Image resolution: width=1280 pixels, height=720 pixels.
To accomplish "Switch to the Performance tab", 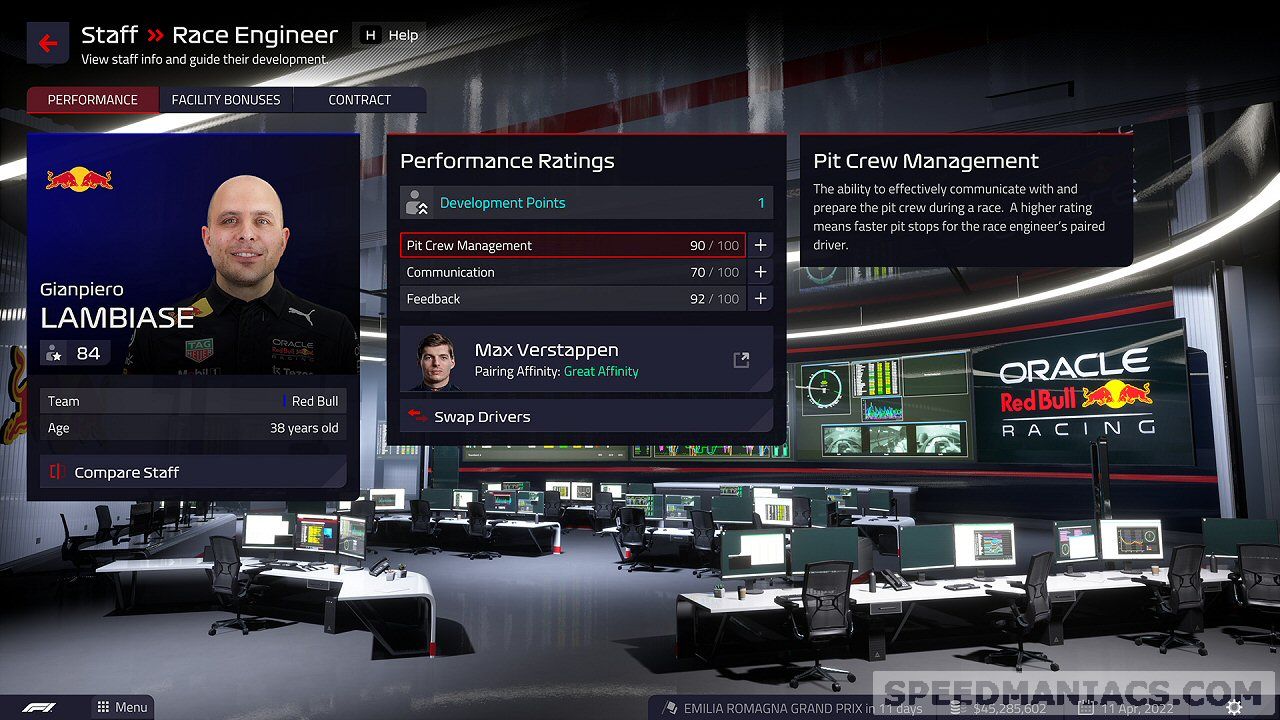I will point(93,100).
